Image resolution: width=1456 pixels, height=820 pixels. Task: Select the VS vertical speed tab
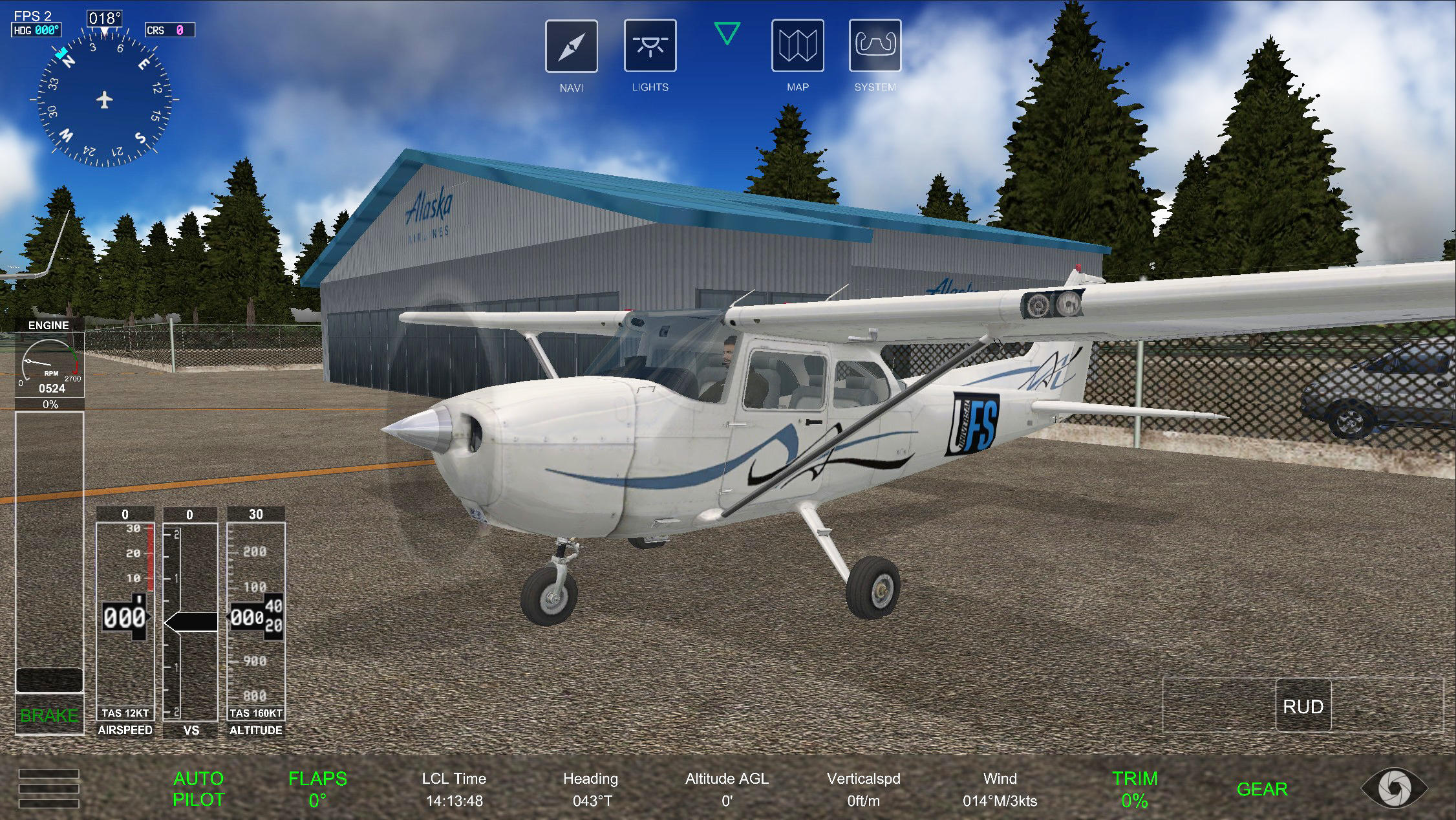191,618
